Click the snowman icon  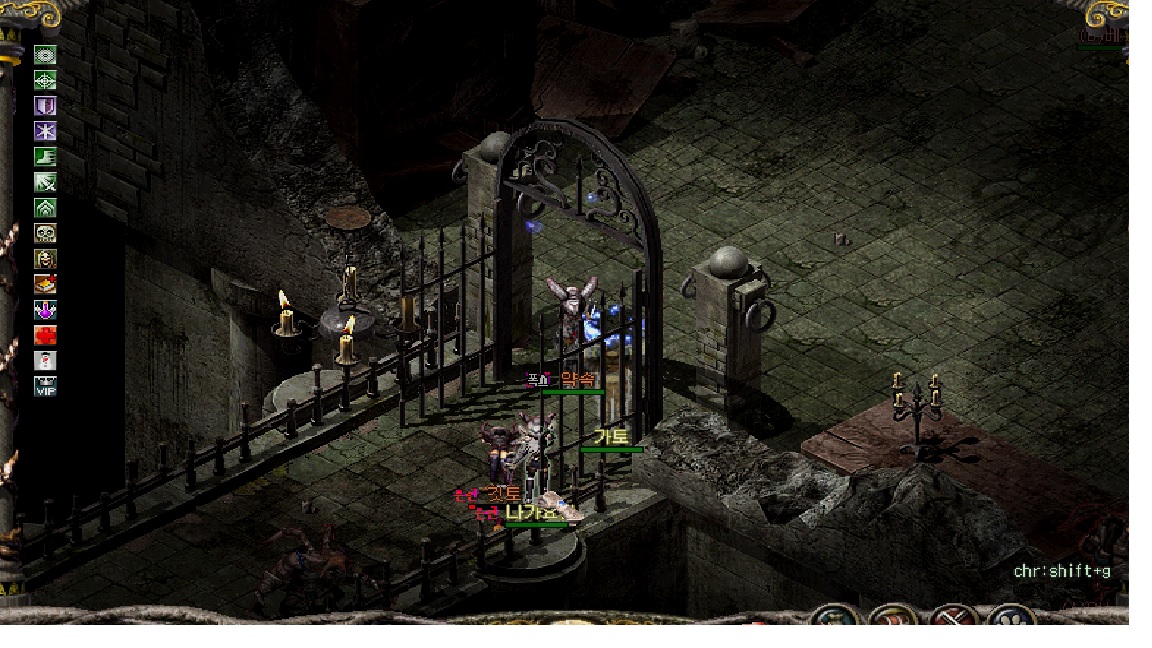pos(45,361)
